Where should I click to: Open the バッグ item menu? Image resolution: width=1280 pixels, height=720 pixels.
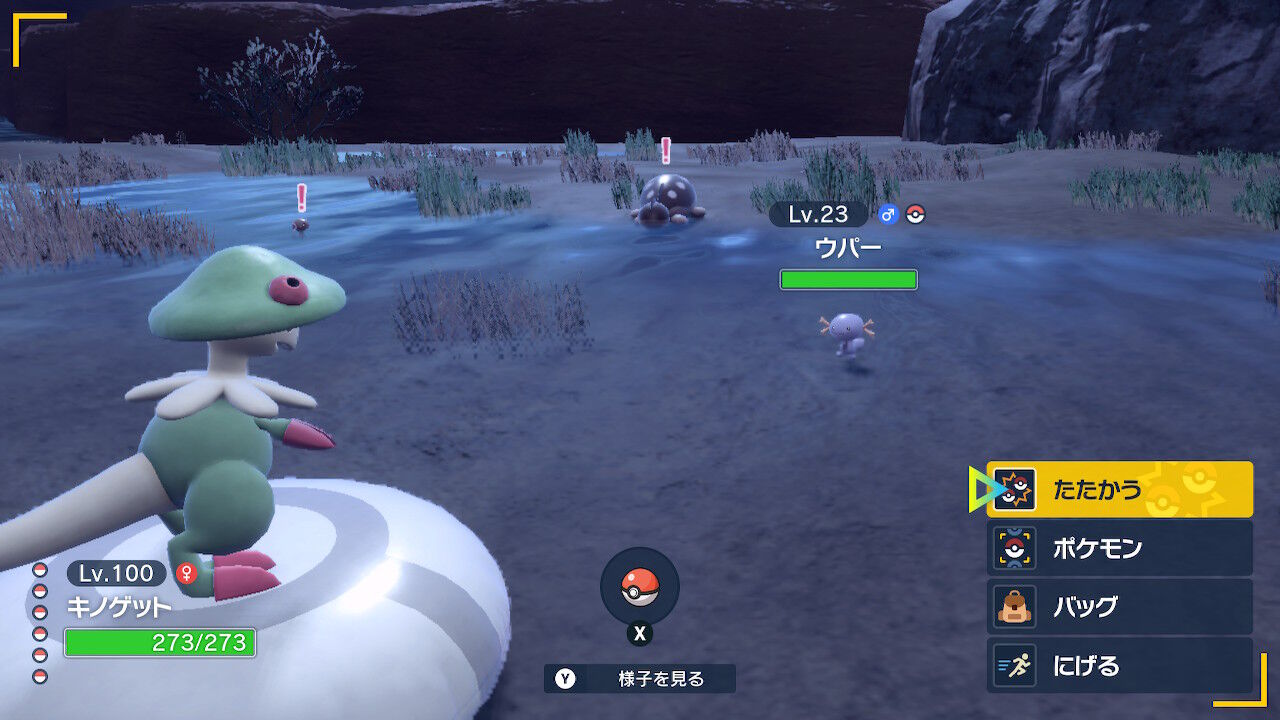[x=1119, y=607]
